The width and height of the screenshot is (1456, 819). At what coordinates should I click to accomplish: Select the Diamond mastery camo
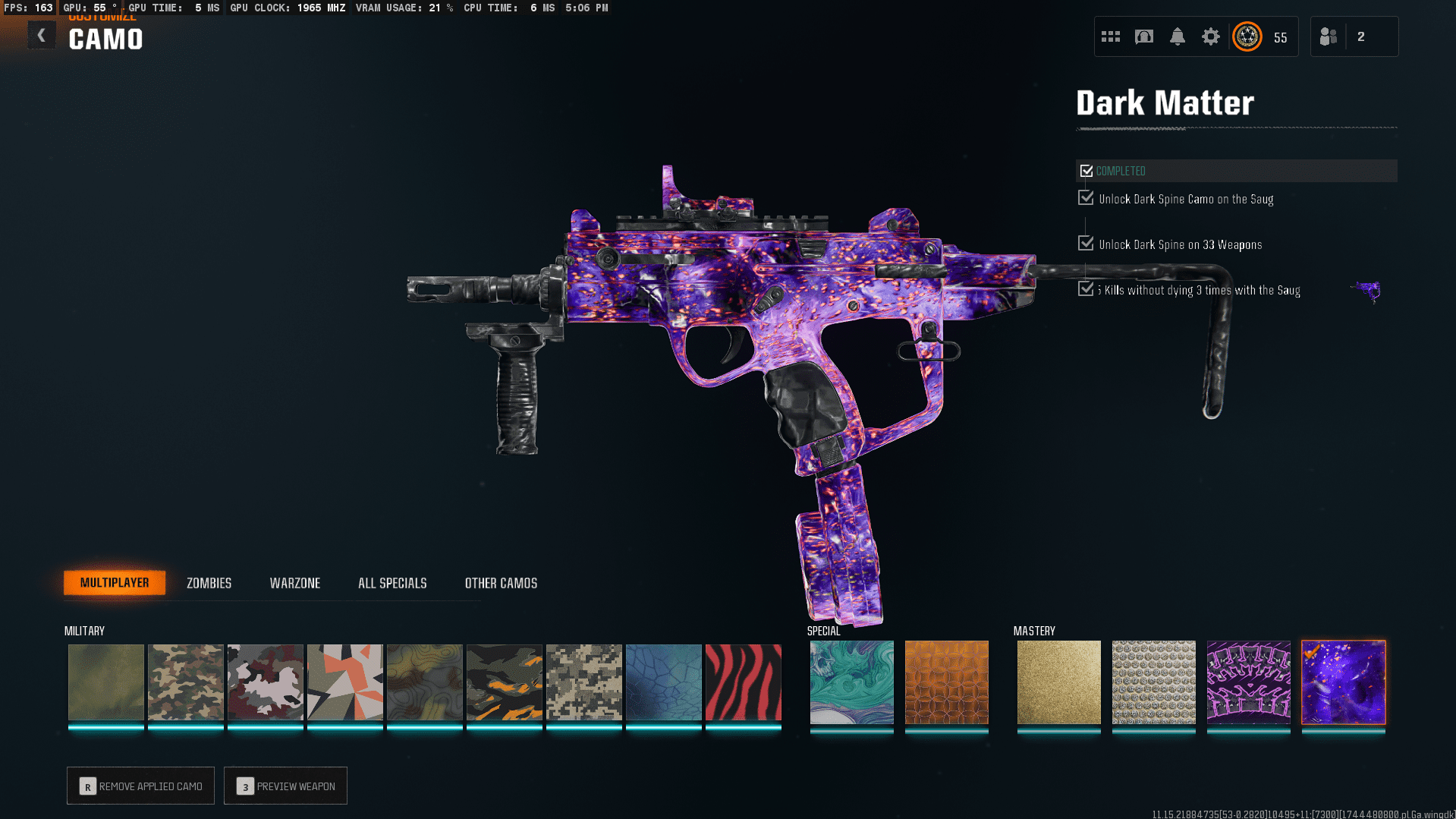click(1153, 682)
